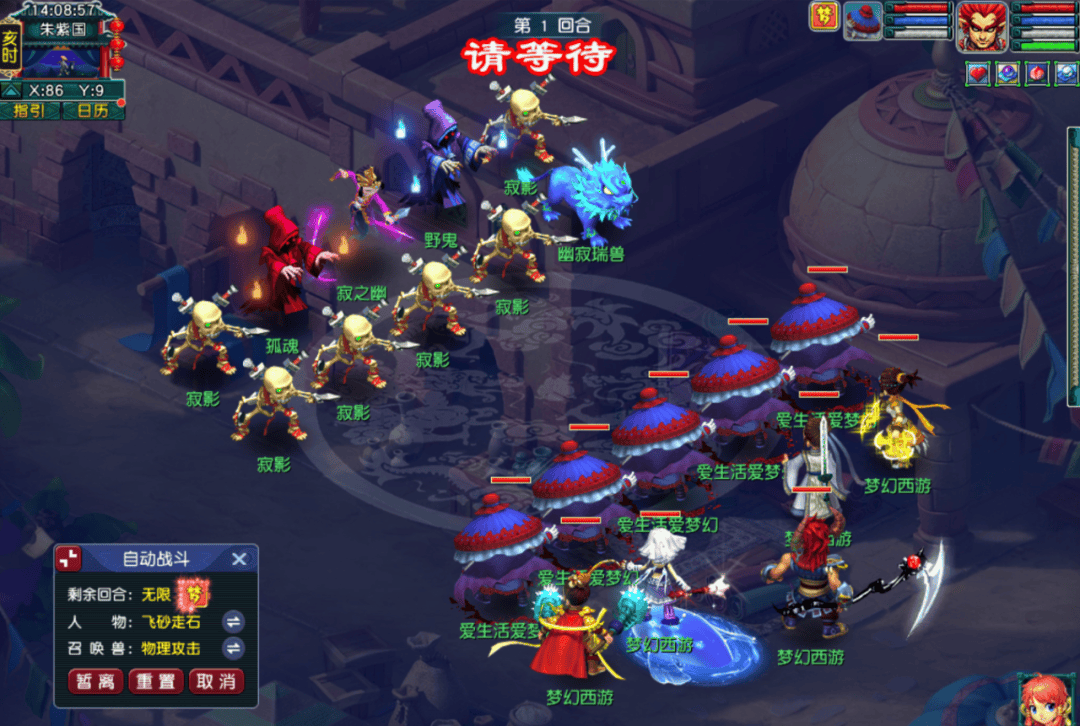Screen dimensions: 1080x726
Task: Click the red peach status icon
Action: click(1037, 73)
